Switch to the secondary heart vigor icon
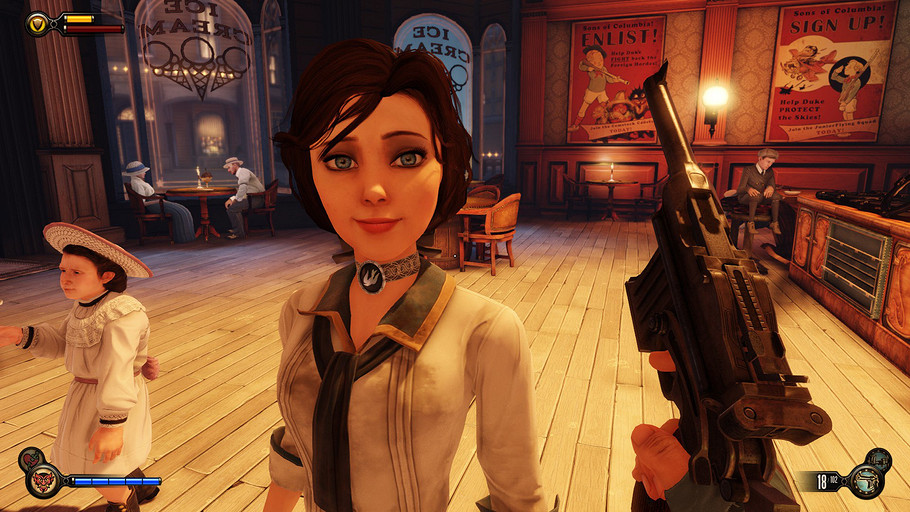 pyautogui.click(x=29, y=458)
